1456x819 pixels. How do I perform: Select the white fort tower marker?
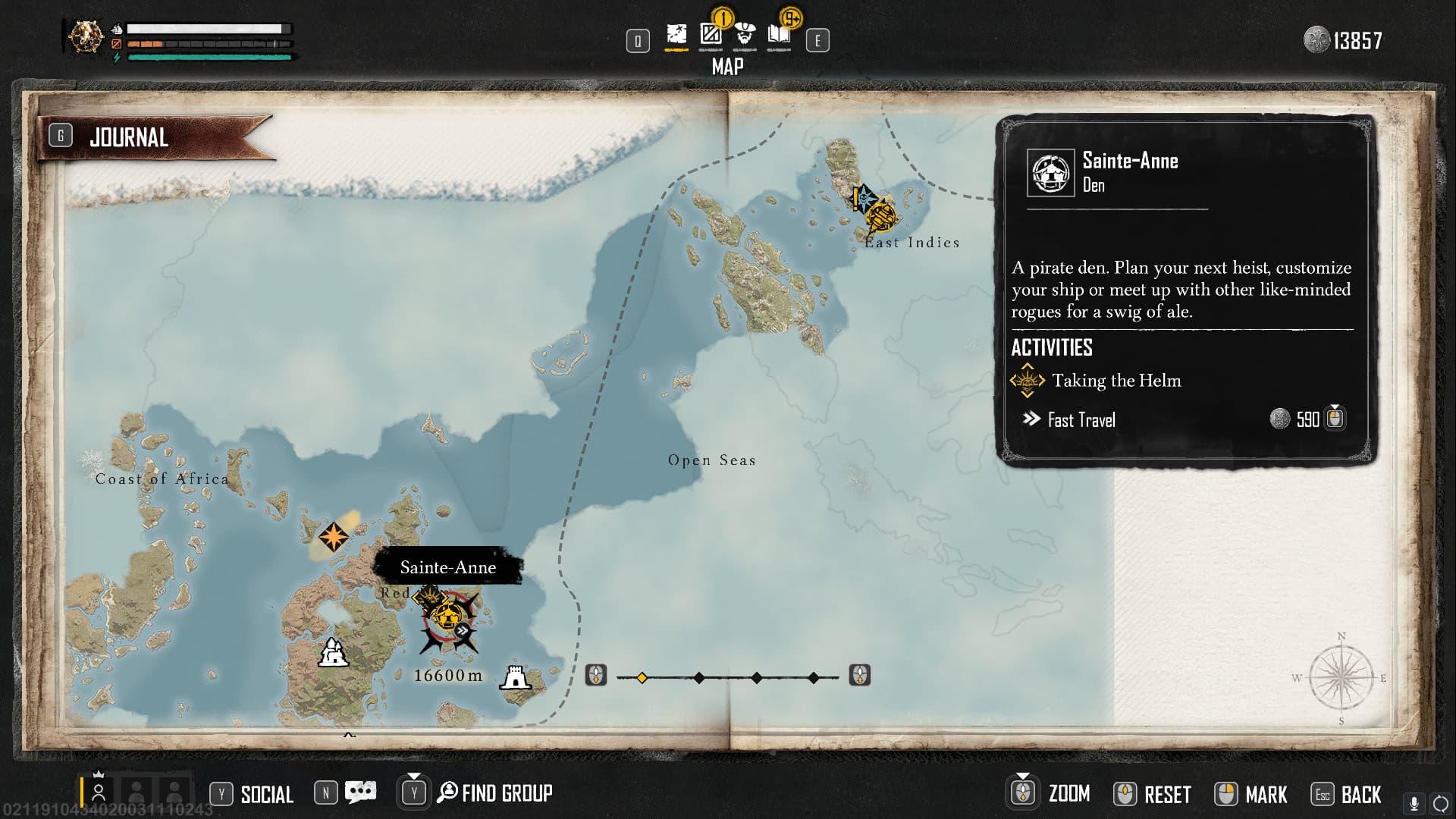click(515, 677)
